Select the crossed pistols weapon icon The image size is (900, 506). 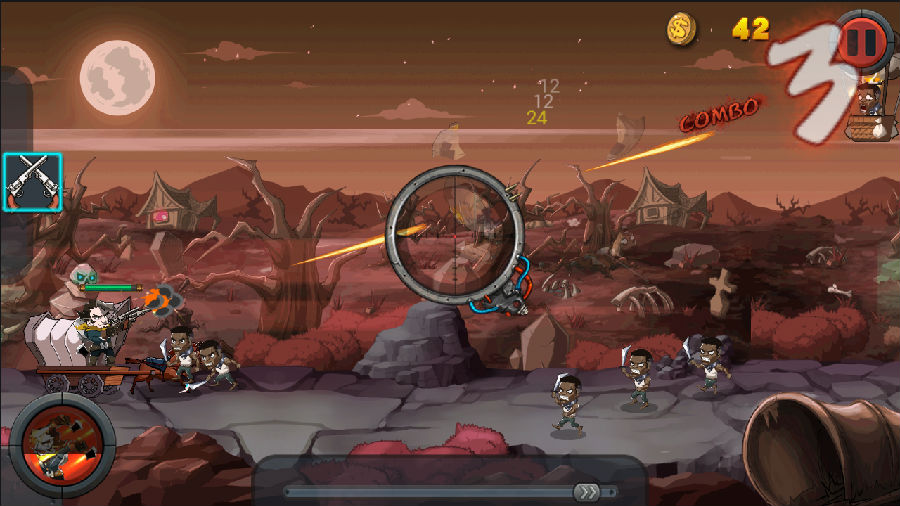coord(33,182)
